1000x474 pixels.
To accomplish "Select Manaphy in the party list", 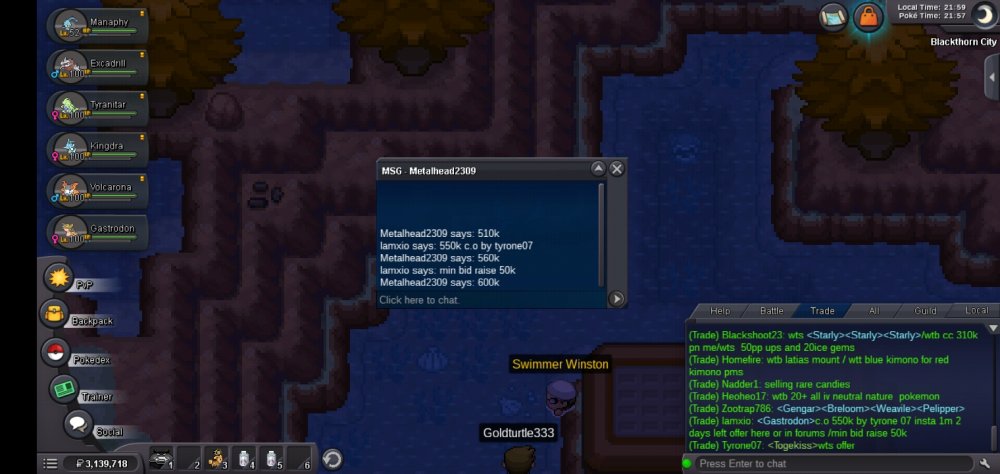I will point(96,24).
